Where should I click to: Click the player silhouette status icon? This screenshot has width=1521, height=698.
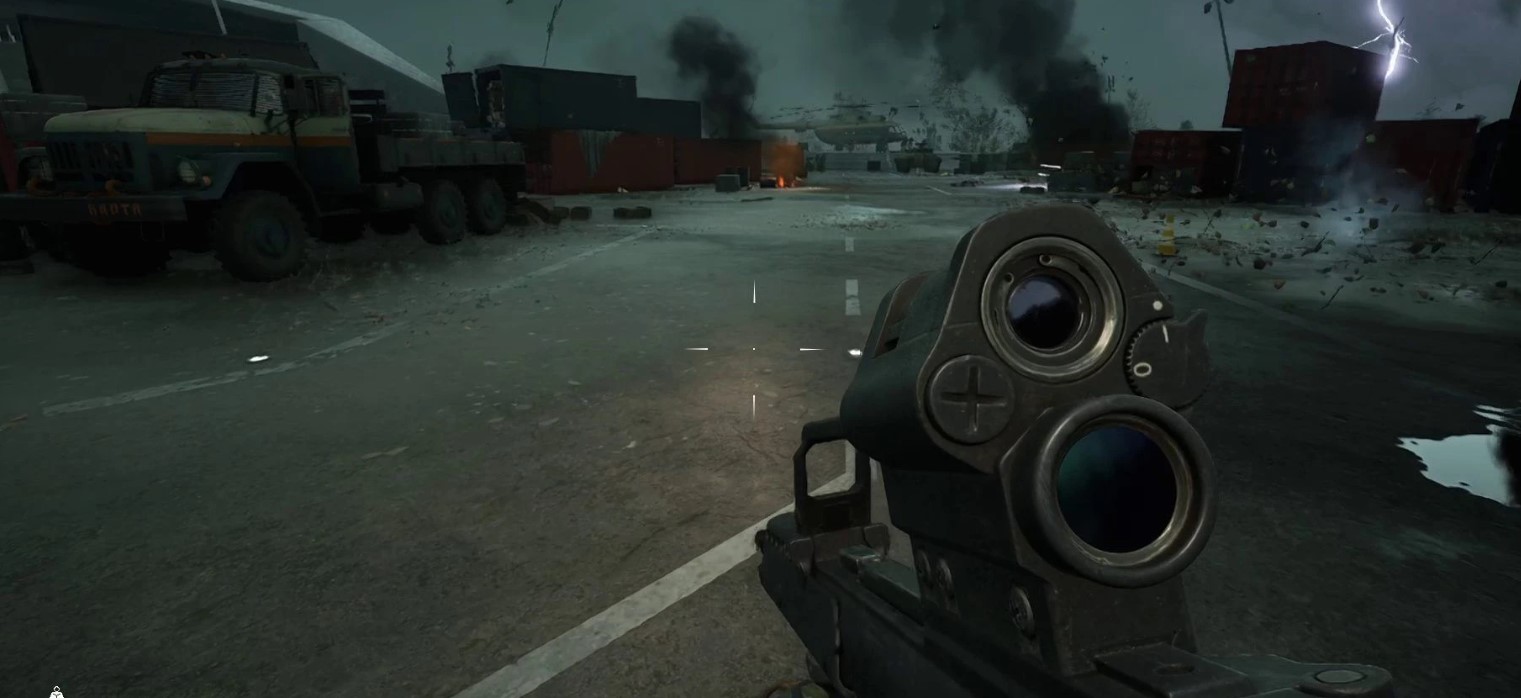tap(57, 692)
